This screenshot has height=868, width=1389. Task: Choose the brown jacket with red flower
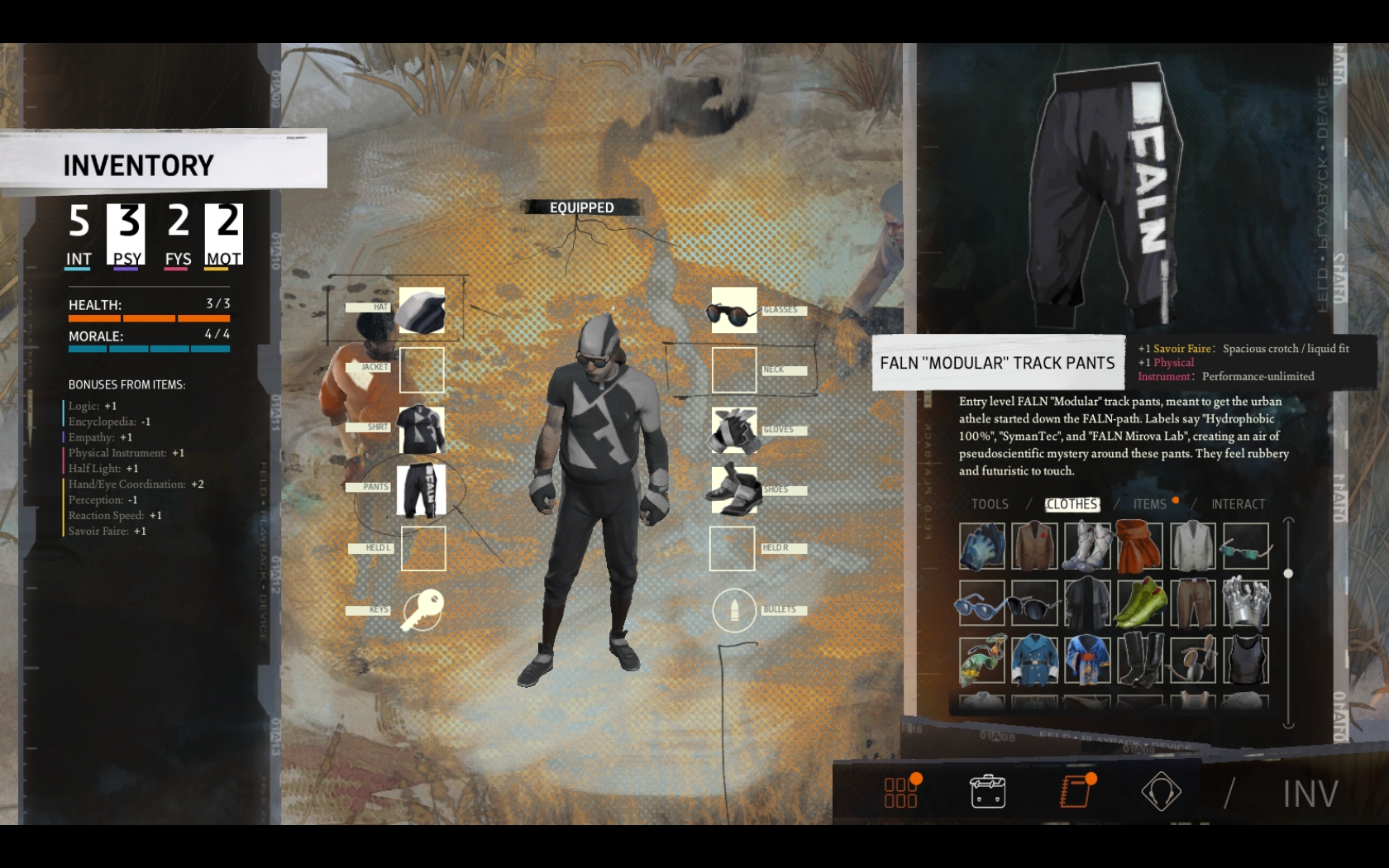[x=1033, y=546]
